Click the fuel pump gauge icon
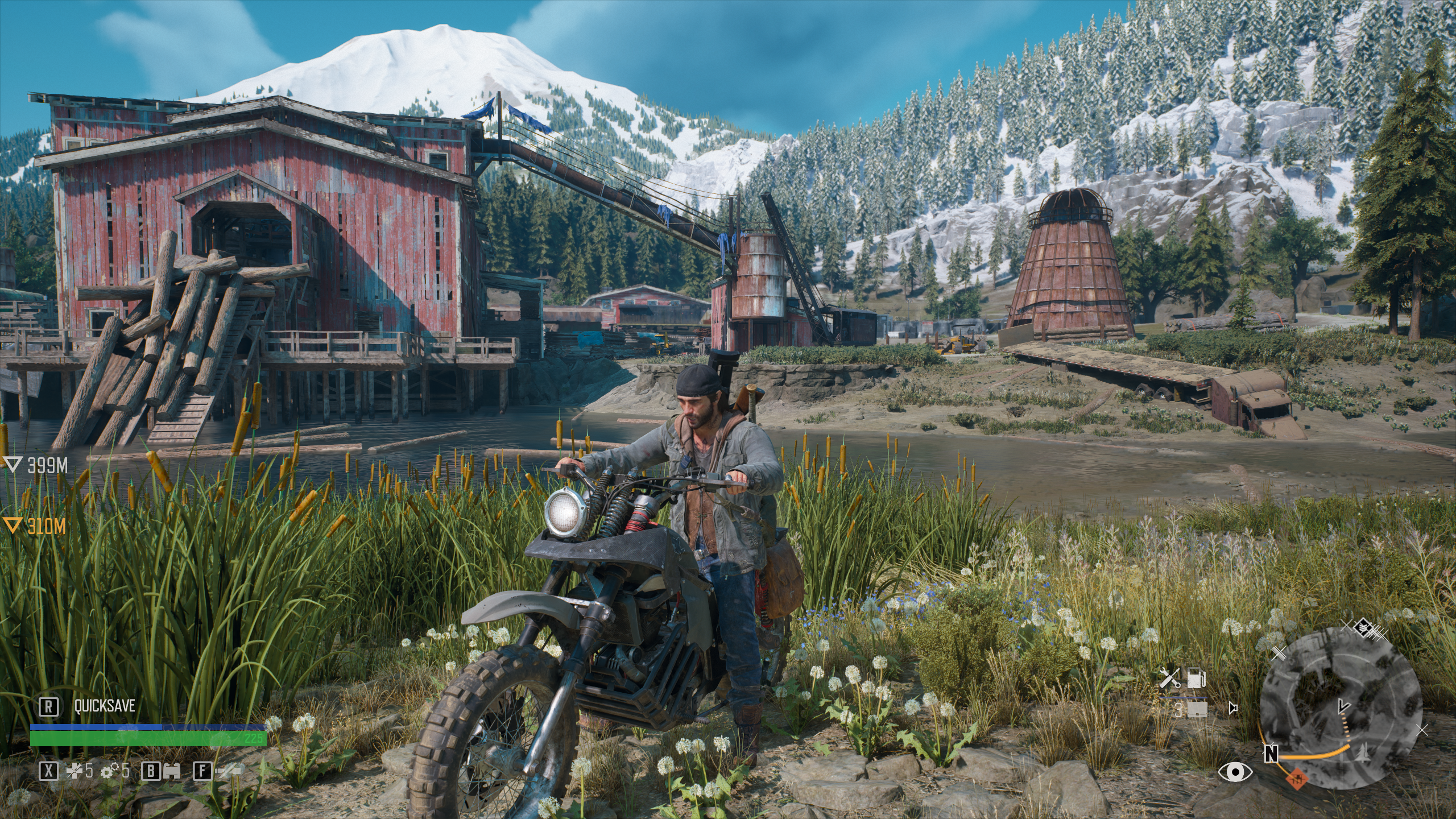Image resolution: width=1456 pixels, height=819 pixels. point(1196,678)
